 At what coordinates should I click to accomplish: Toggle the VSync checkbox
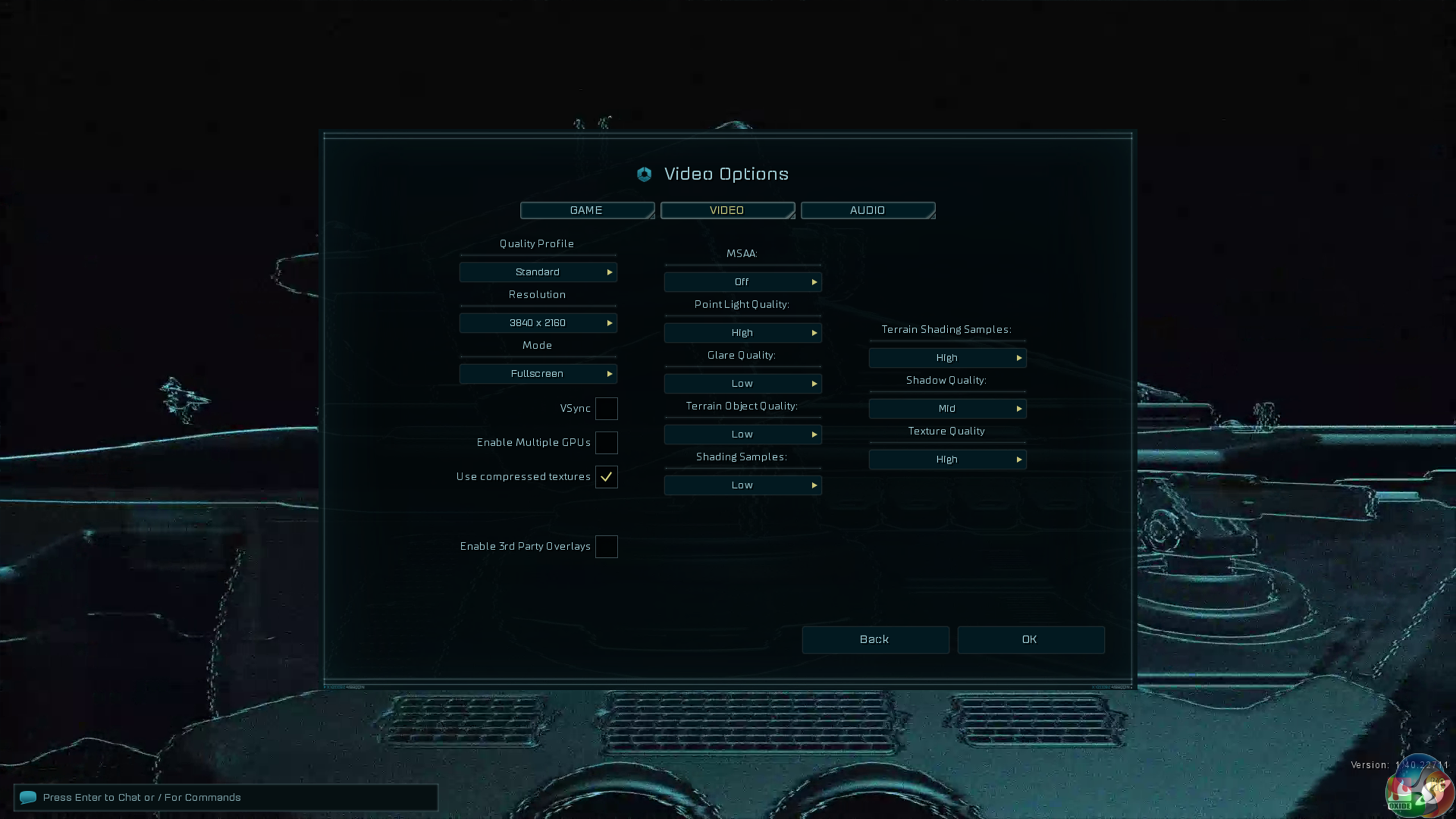coord(606,408)
